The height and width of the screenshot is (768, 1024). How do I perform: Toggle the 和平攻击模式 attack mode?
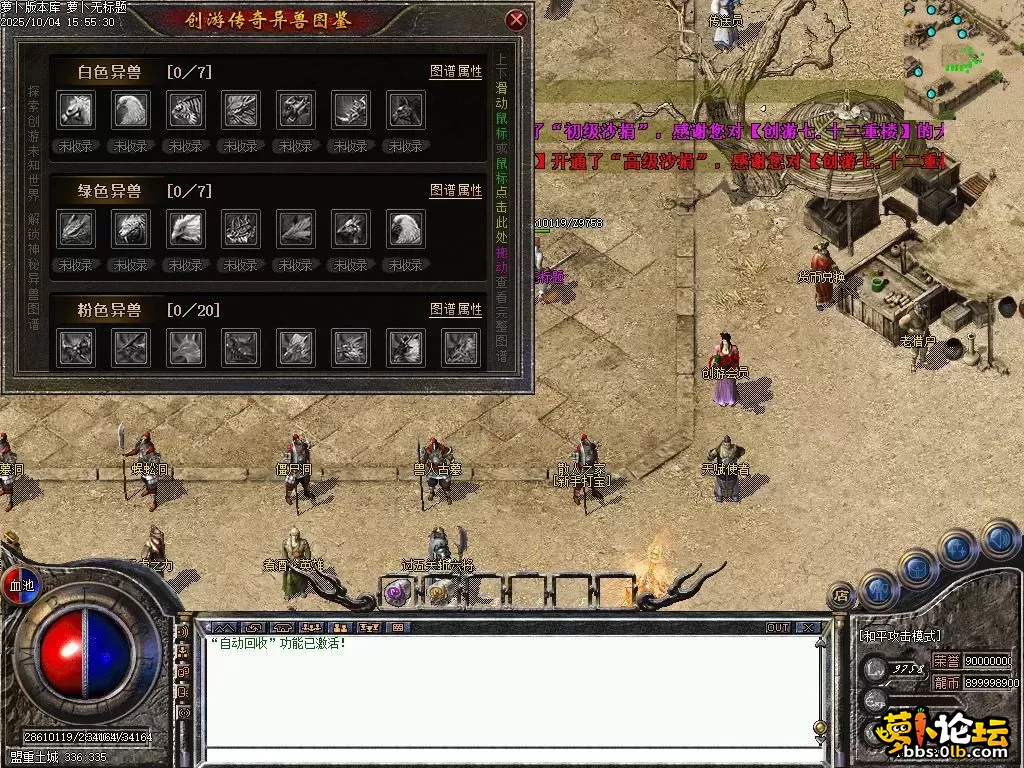coord(900,636)
